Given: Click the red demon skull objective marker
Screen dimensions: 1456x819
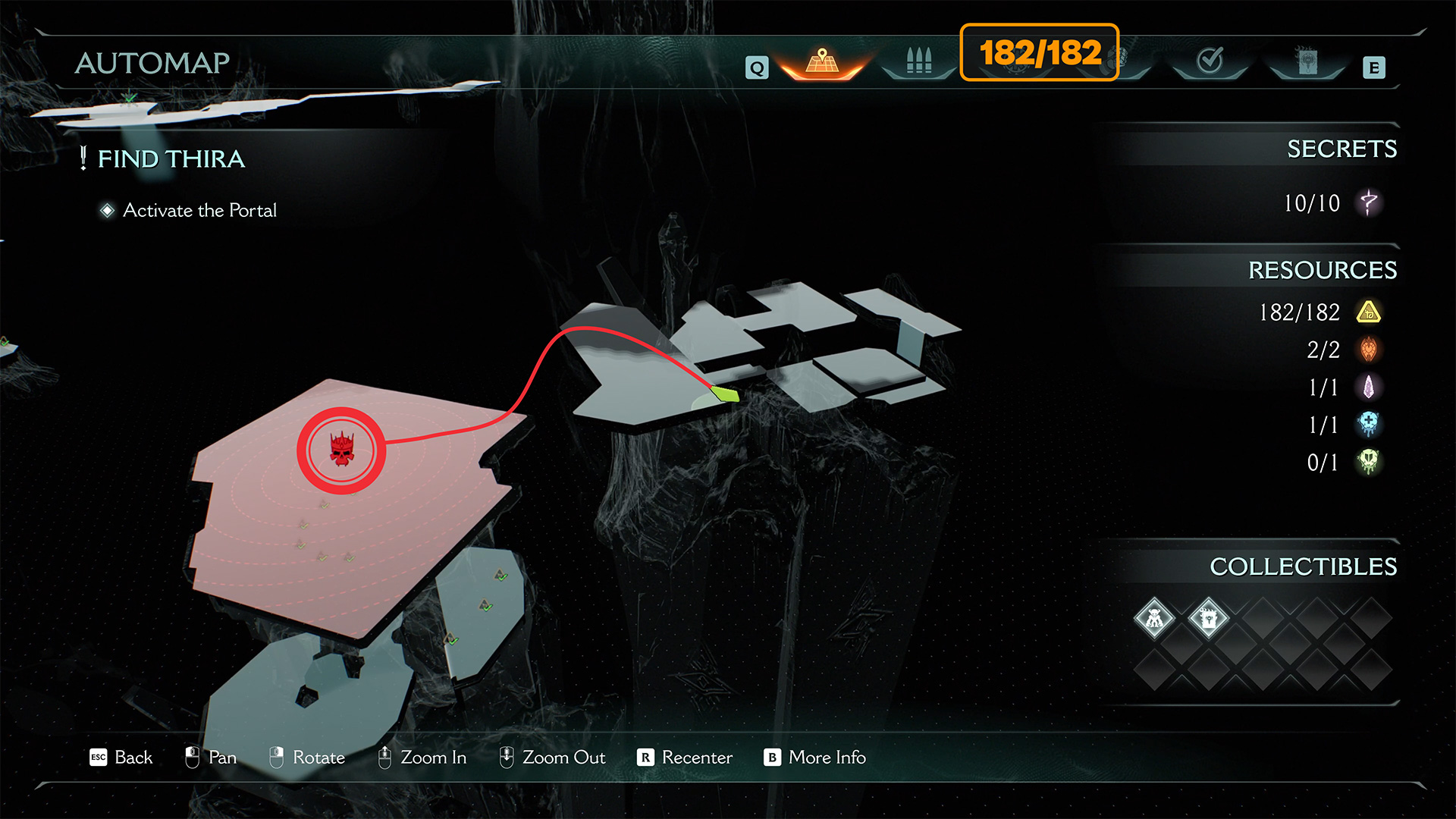Looking at the screenshot, I should [x=341, y=450].
